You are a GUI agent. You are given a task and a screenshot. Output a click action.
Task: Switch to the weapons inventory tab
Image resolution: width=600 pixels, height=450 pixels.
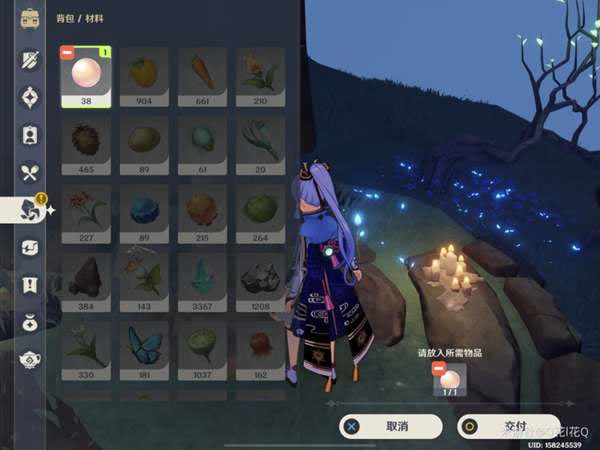click(x=30, y=59)
